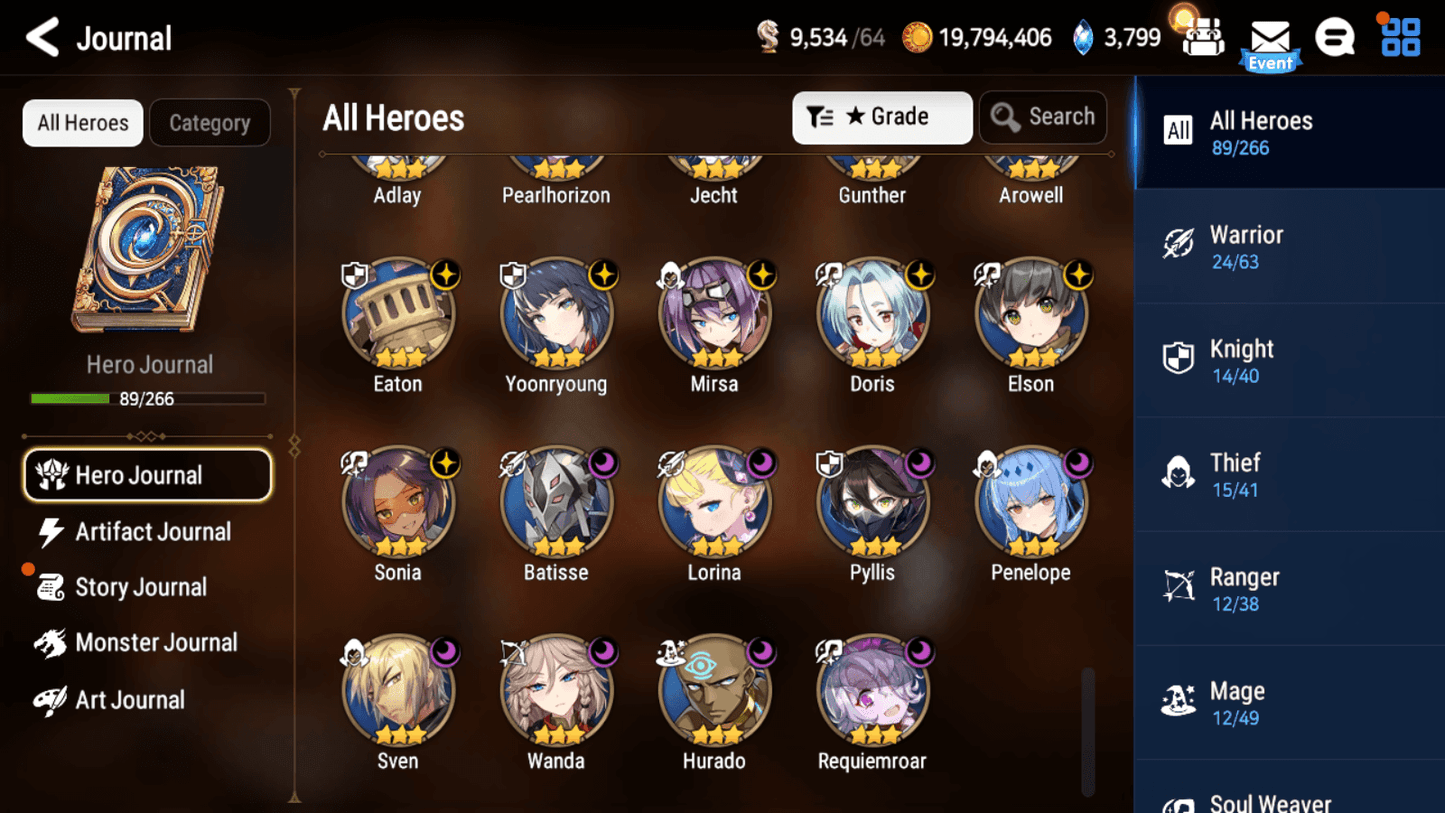Open the Artifact Journal

coord(150,532)
